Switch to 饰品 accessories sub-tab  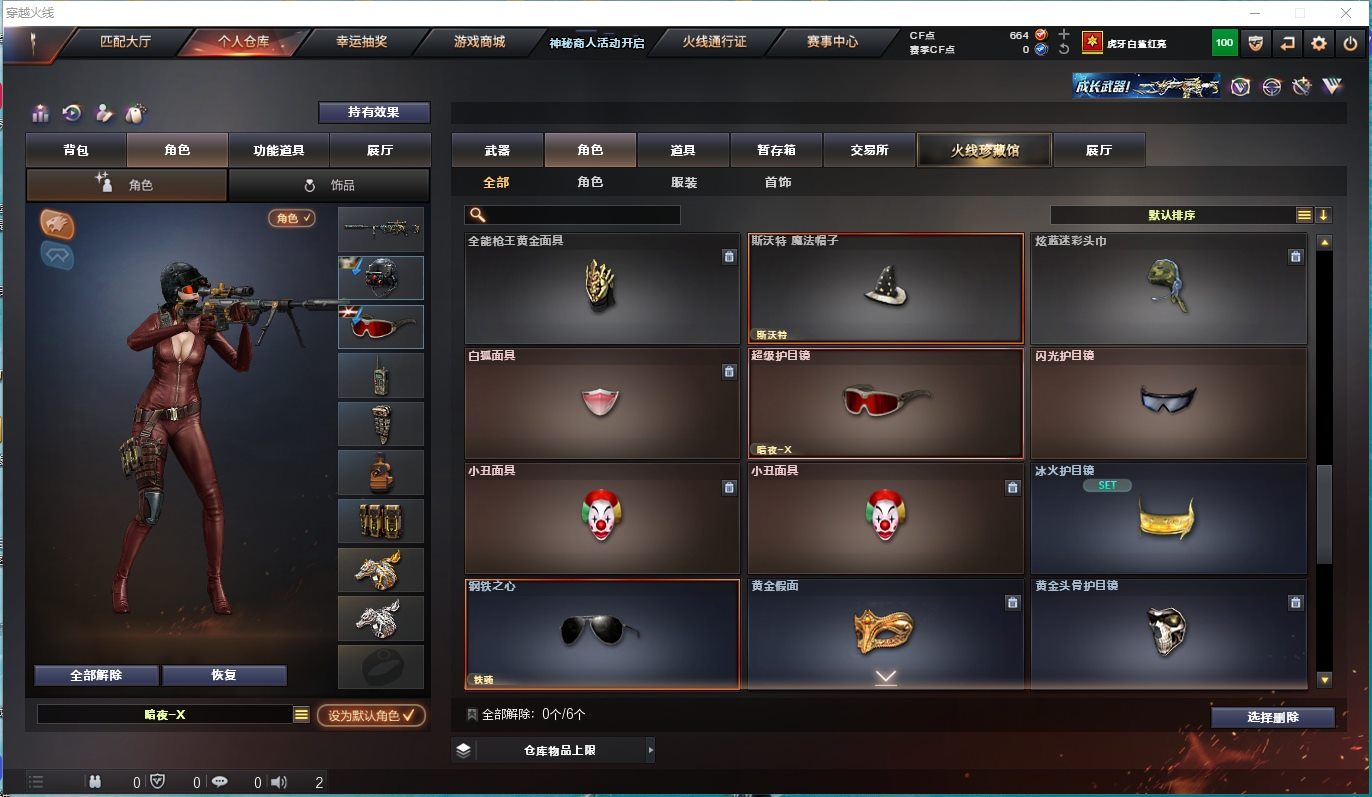(x=329, y=185)
